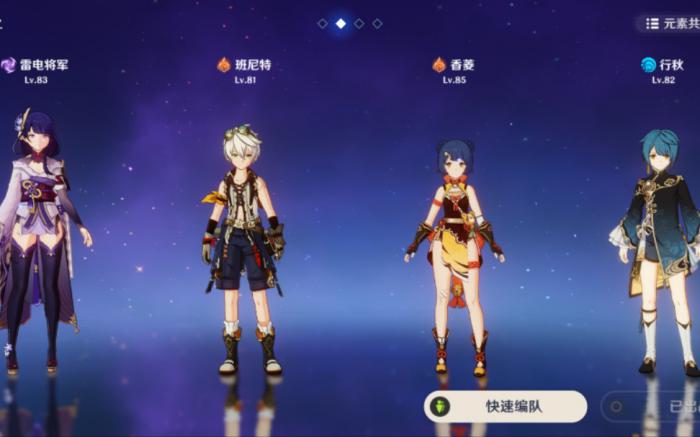700x437 pixels.
Task: Choose 班尼特 in the party lineup
Action: [243, 250]
